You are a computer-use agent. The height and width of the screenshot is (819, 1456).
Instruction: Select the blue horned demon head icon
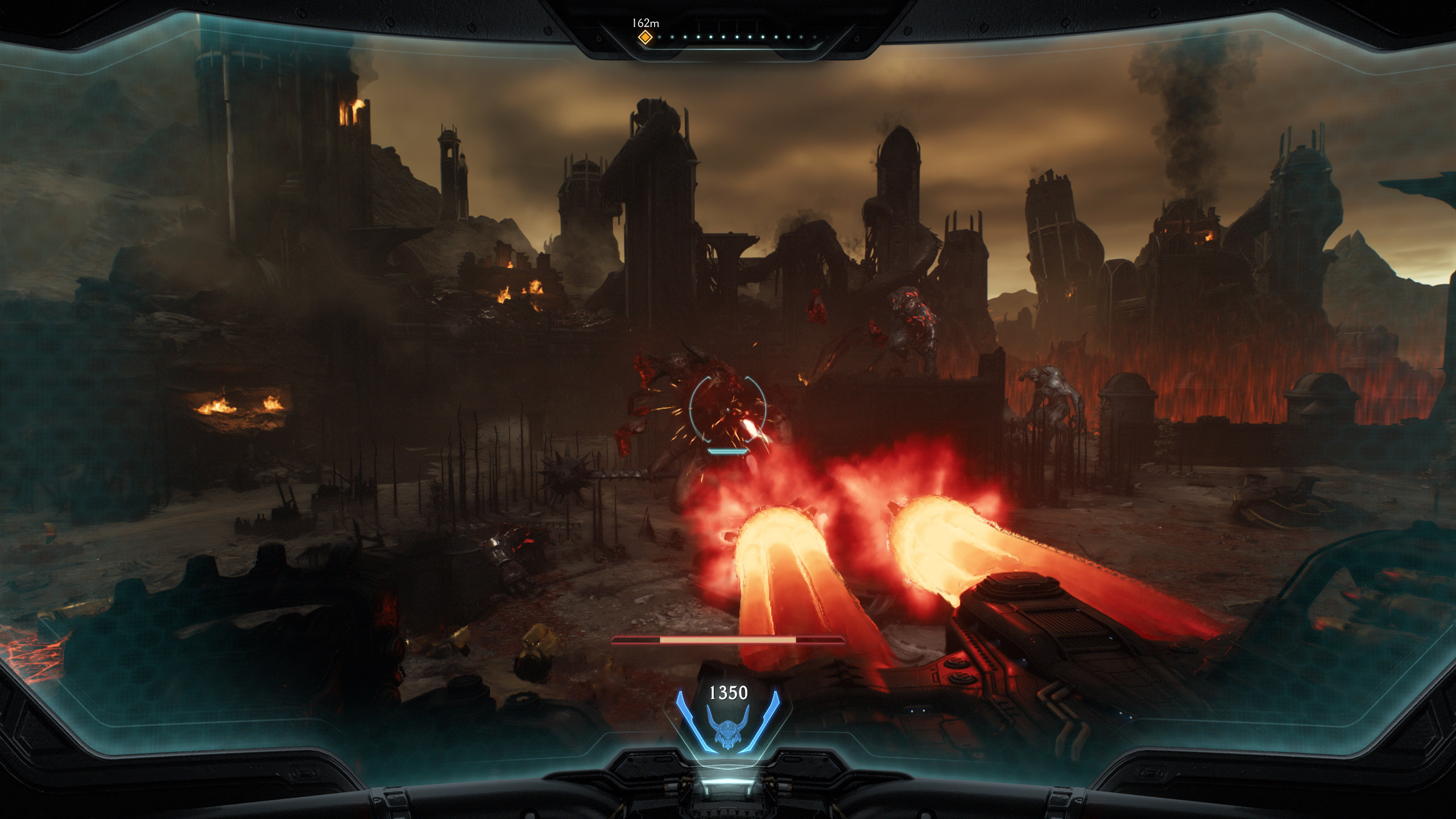[727, 729]
